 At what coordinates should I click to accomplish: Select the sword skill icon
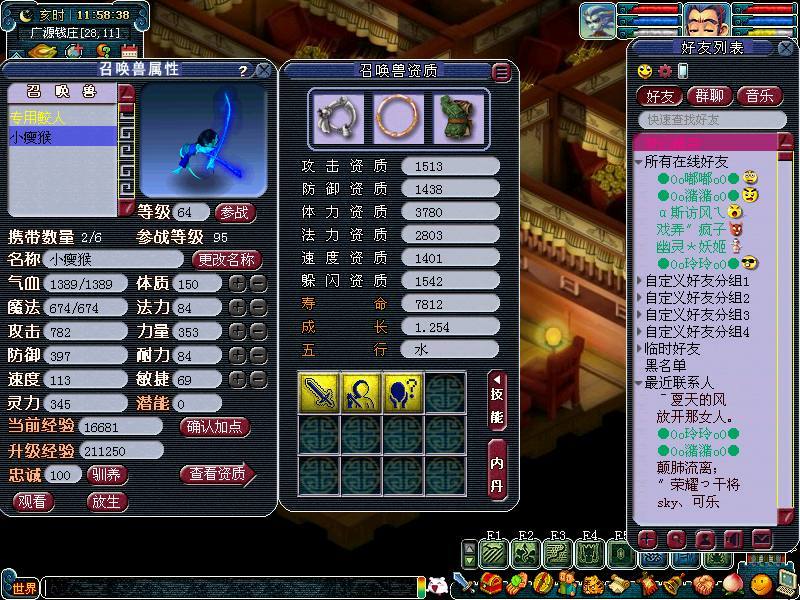317,391
